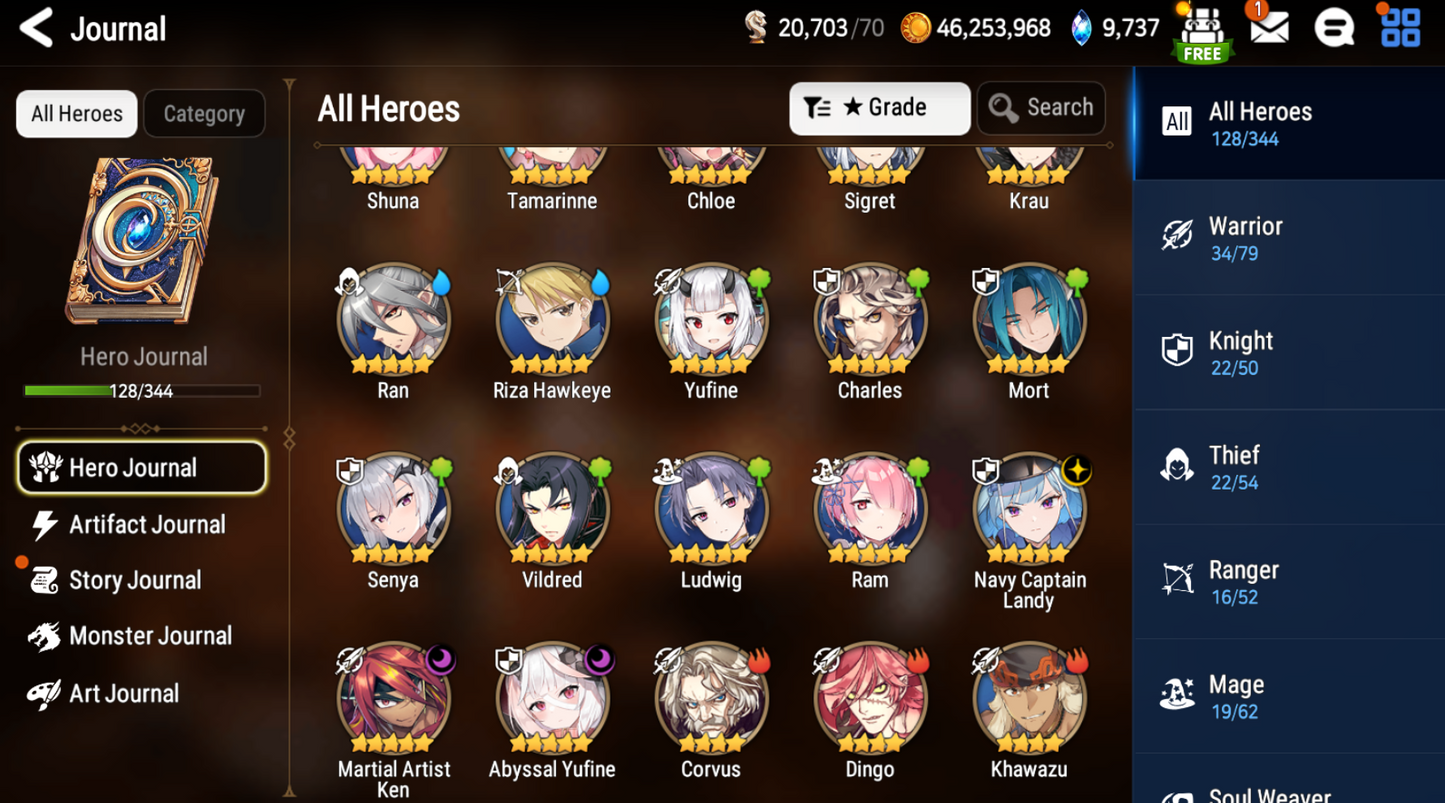Switch to the Category tab
This screenshot has width=1445, height=803.
(204, 114)
